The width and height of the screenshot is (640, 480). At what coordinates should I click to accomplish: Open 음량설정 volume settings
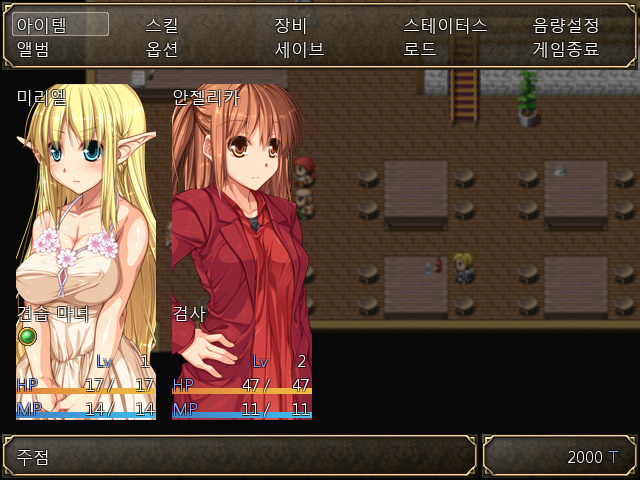click(566, 25)
